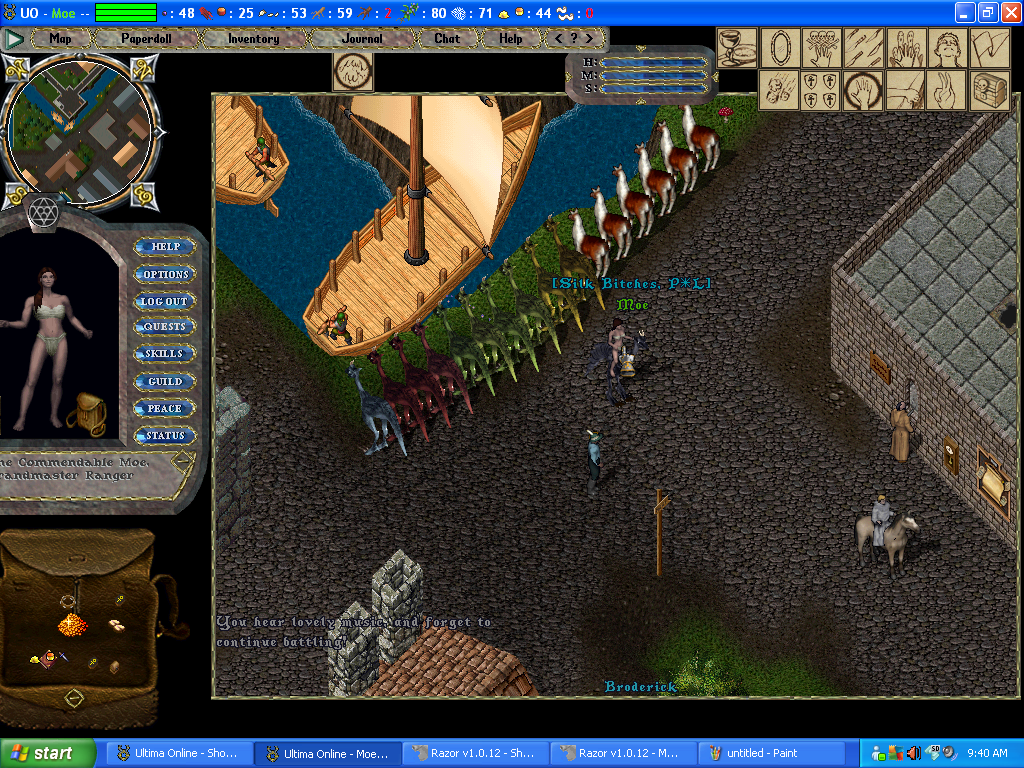The width and height of the screenshot is (1024, 768).
Task: Open the SKILLS list button
Action: click(x=164, y=354)
